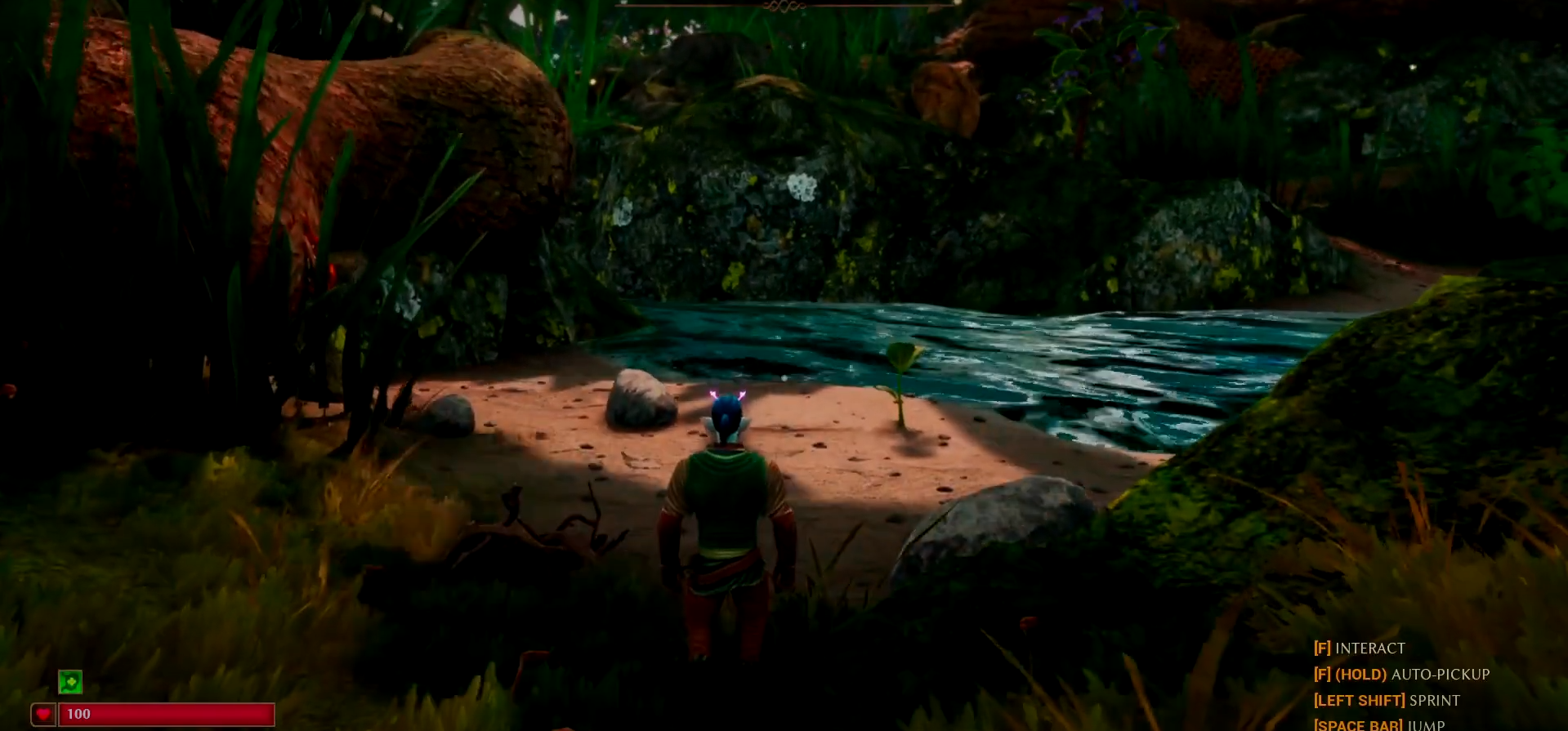Click the SPRINT action text
The height and width of the screenshot is (731, 1568).
pos(1435,700)
